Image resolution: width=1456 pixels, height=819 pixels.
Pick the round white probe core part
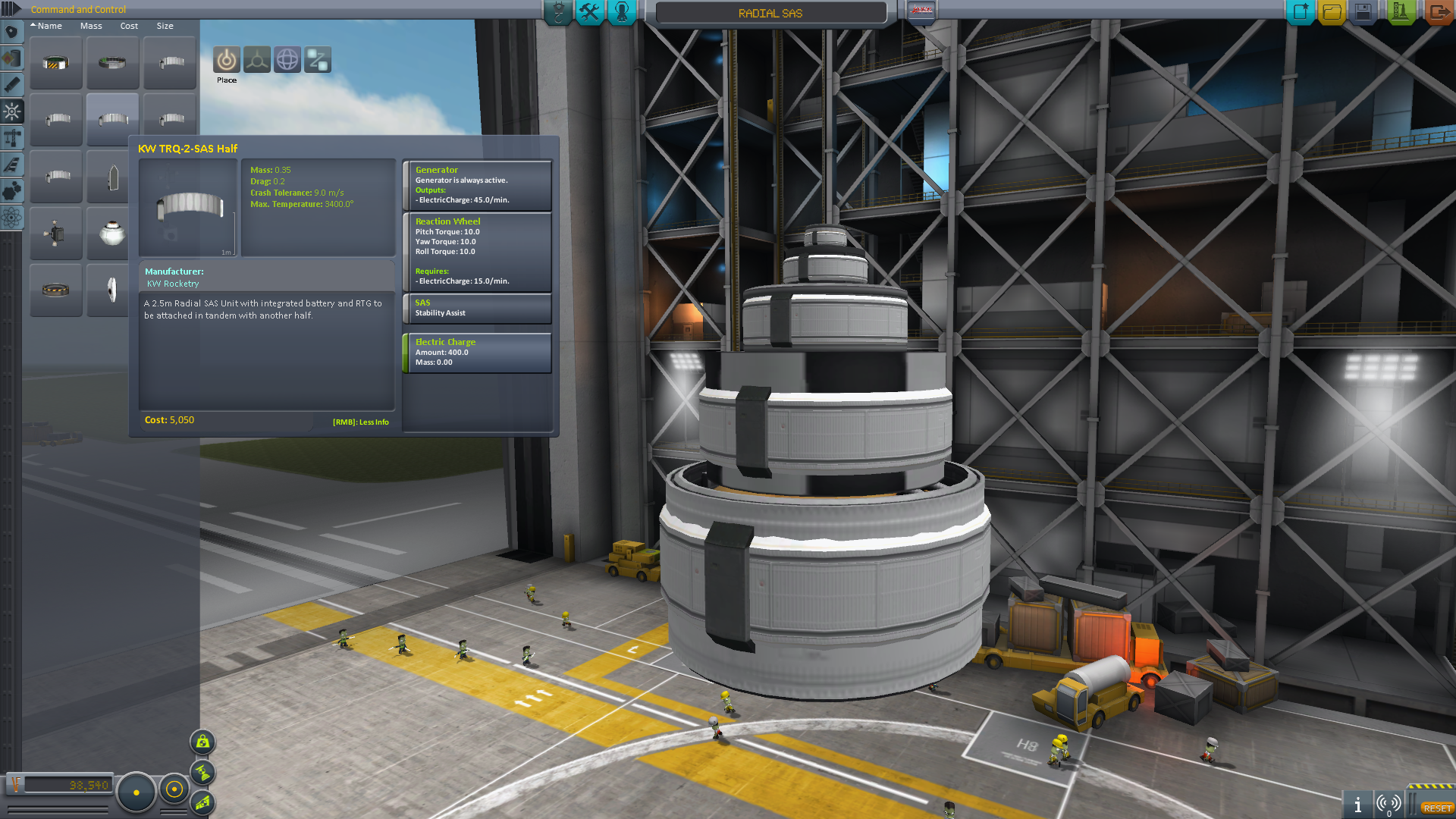[x=112, y=234]
